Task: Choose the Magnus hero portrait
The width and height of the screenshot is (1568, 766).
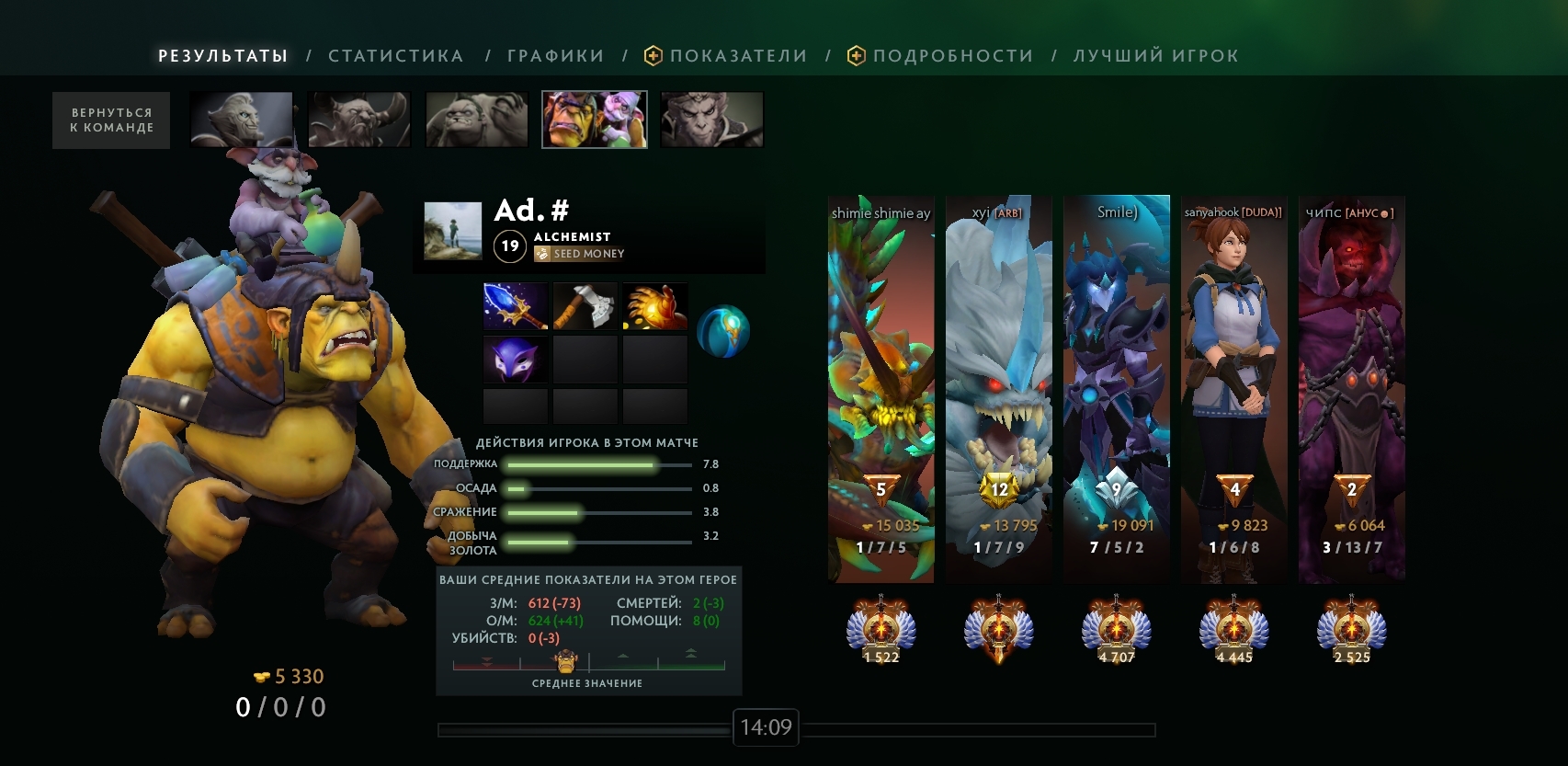Action: click(359, 120)
